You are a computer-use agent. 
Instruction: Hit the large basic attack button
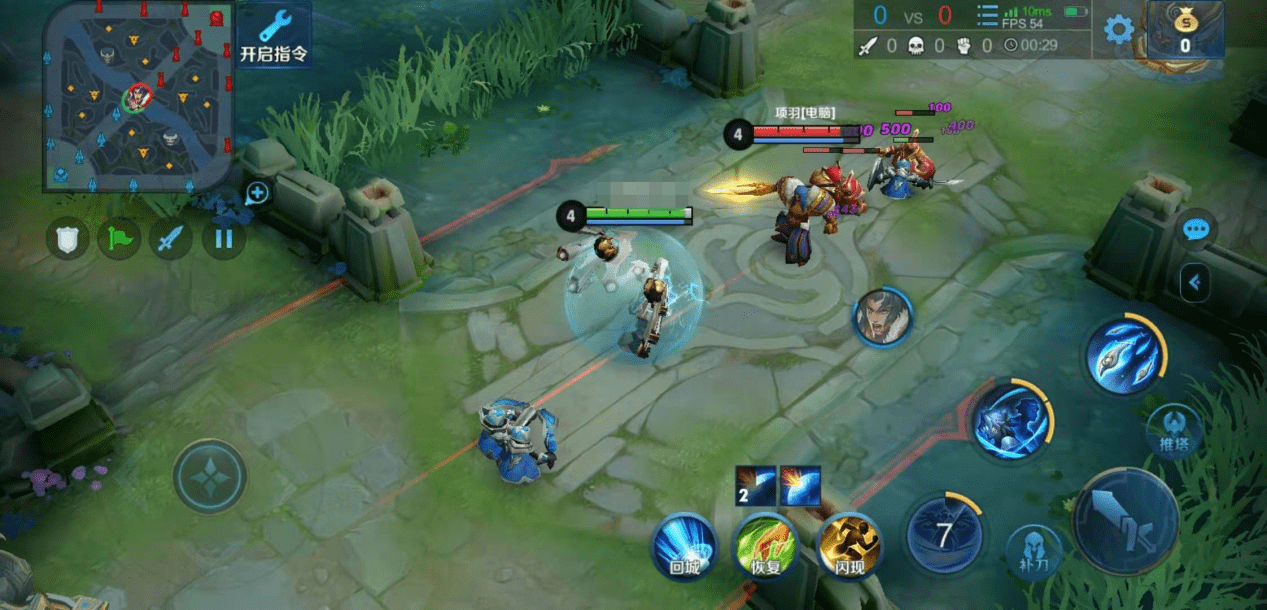pos(1126,522)
